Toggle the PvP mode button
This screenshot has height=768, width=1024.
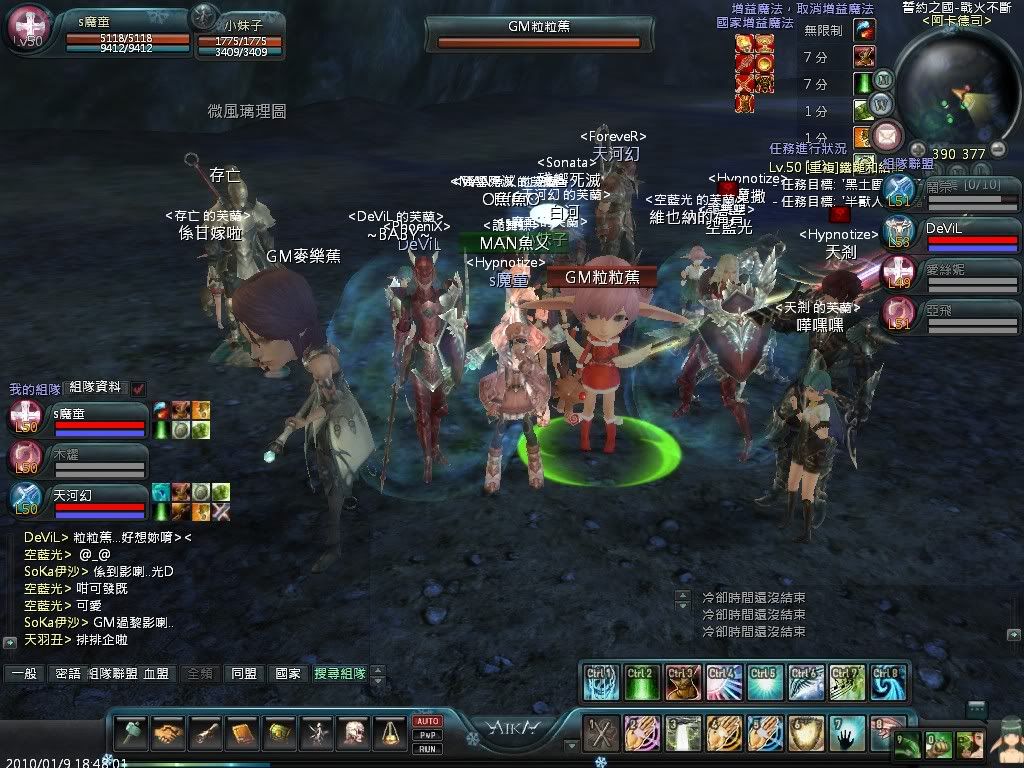coord(427,734)
